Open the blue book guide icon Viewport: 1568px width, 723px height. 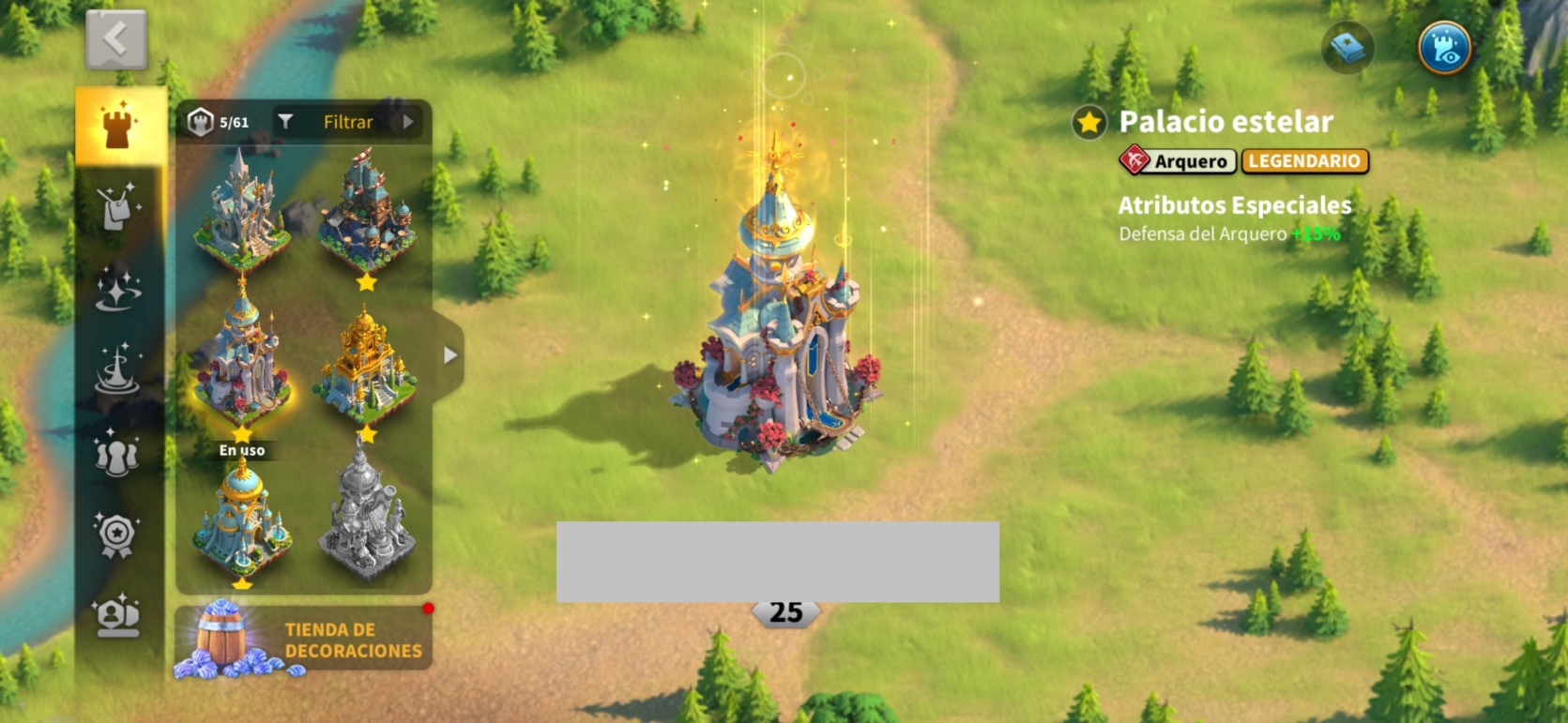click(x=1347, y=48)
